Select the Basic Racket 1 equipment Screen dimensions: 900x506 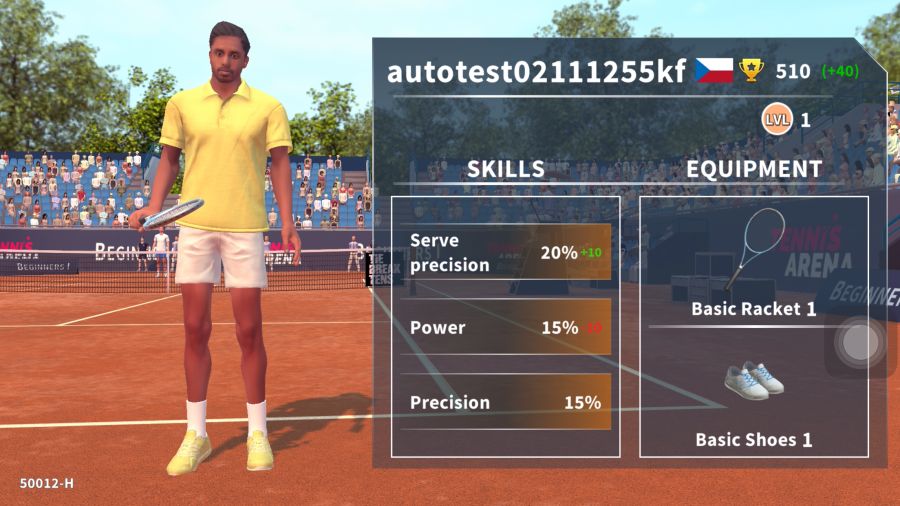pos(753,262)
